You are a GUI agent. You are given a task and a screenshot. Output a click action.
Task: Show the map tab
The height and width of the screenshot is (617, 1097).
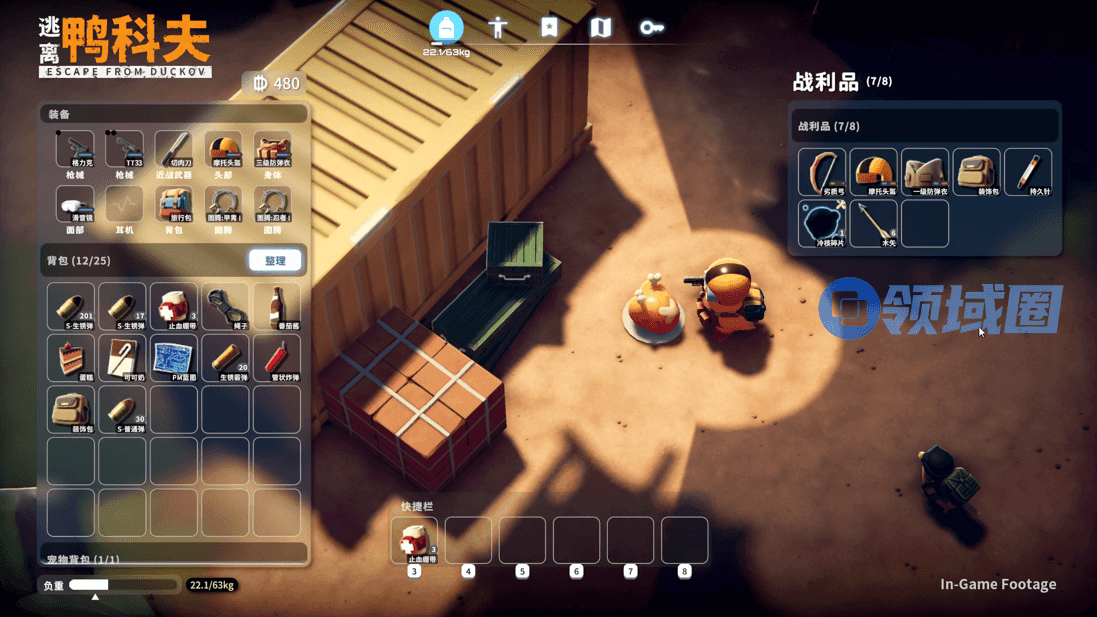pyautogui.click(x=600, y=27)
